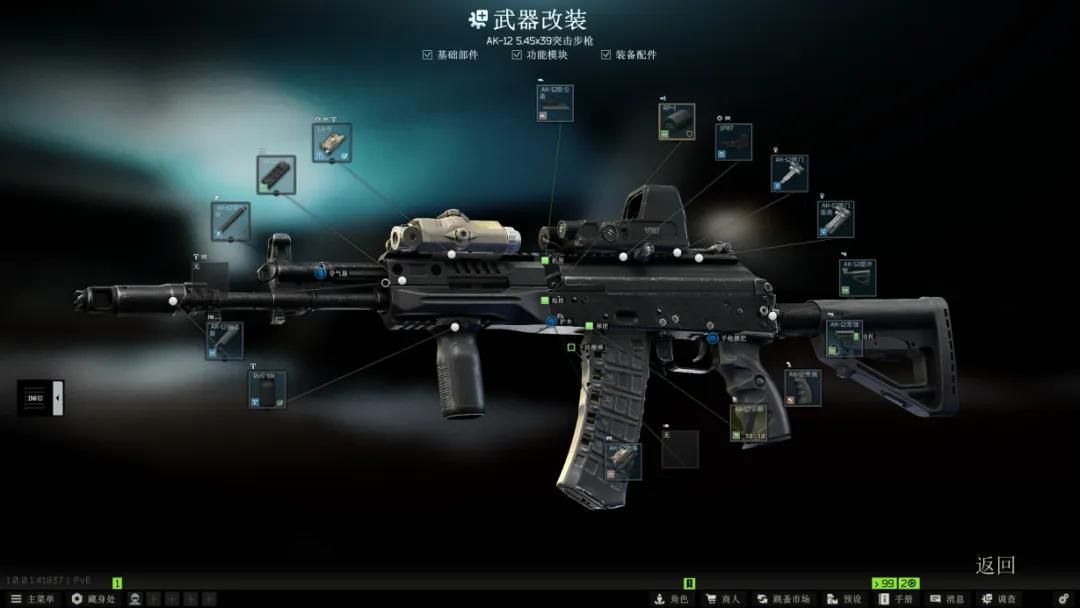Toggle the 基础部件 checkbox
This screenshot has height=608, width=1080.
coord(428,55)
